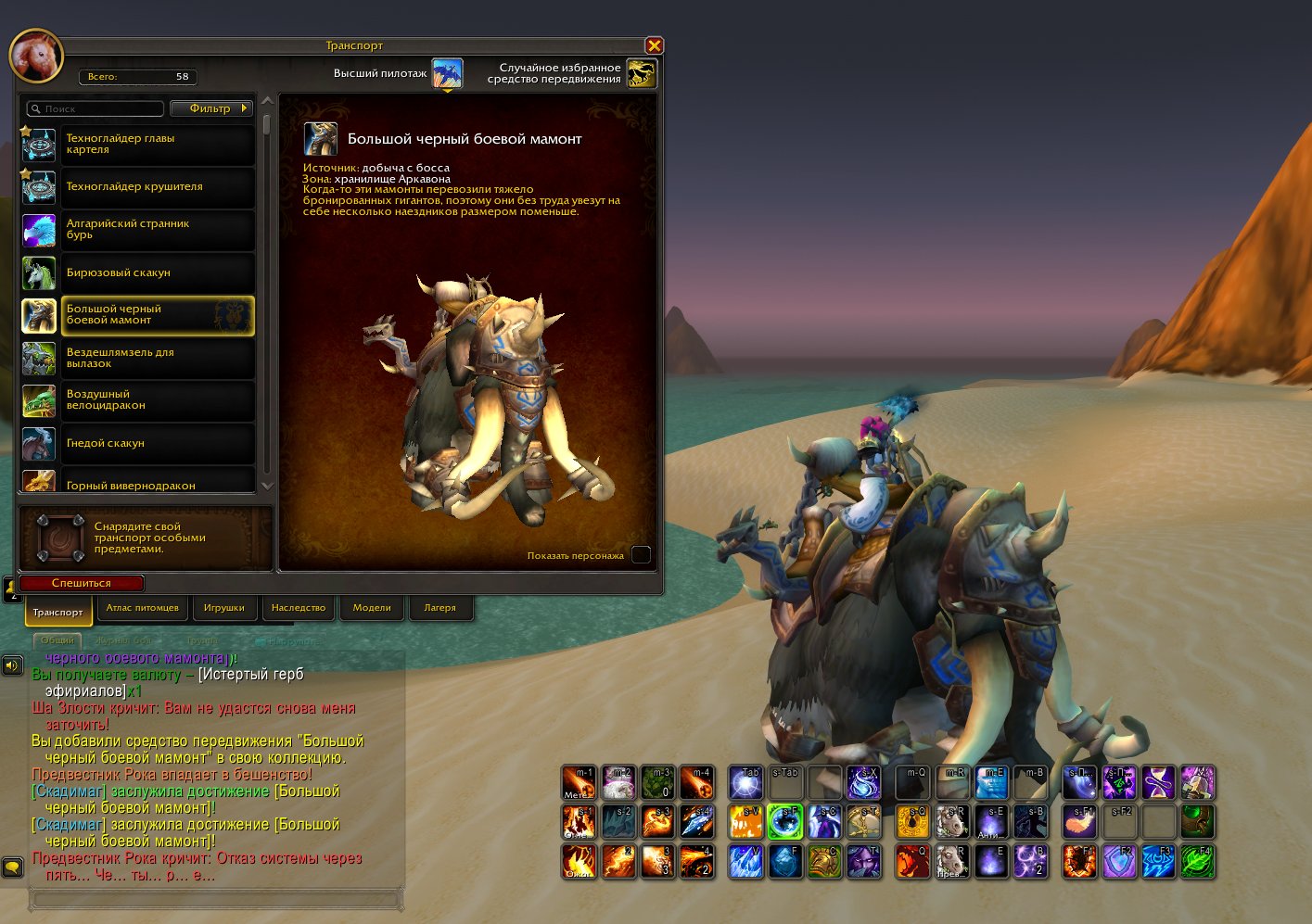Unfavorite the Техноглайдер главы картеля star
The height and width of the screenshot is (924, 1312).
click(x=25, y=131)
